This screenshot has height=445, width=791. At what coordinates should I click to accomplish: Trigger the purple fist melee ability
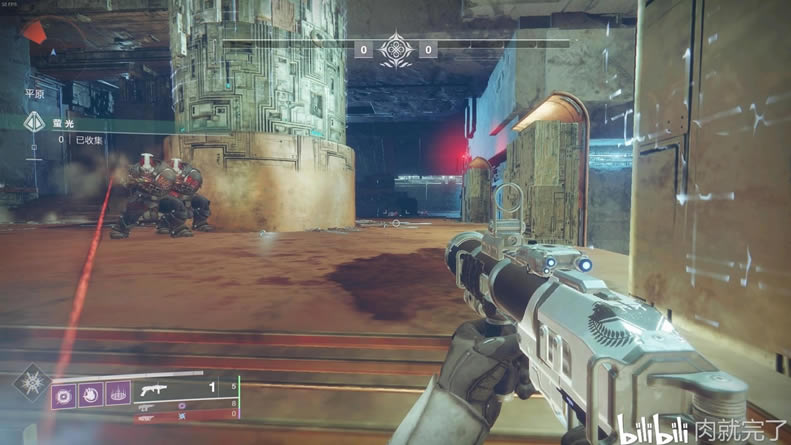tap(91, 395)
